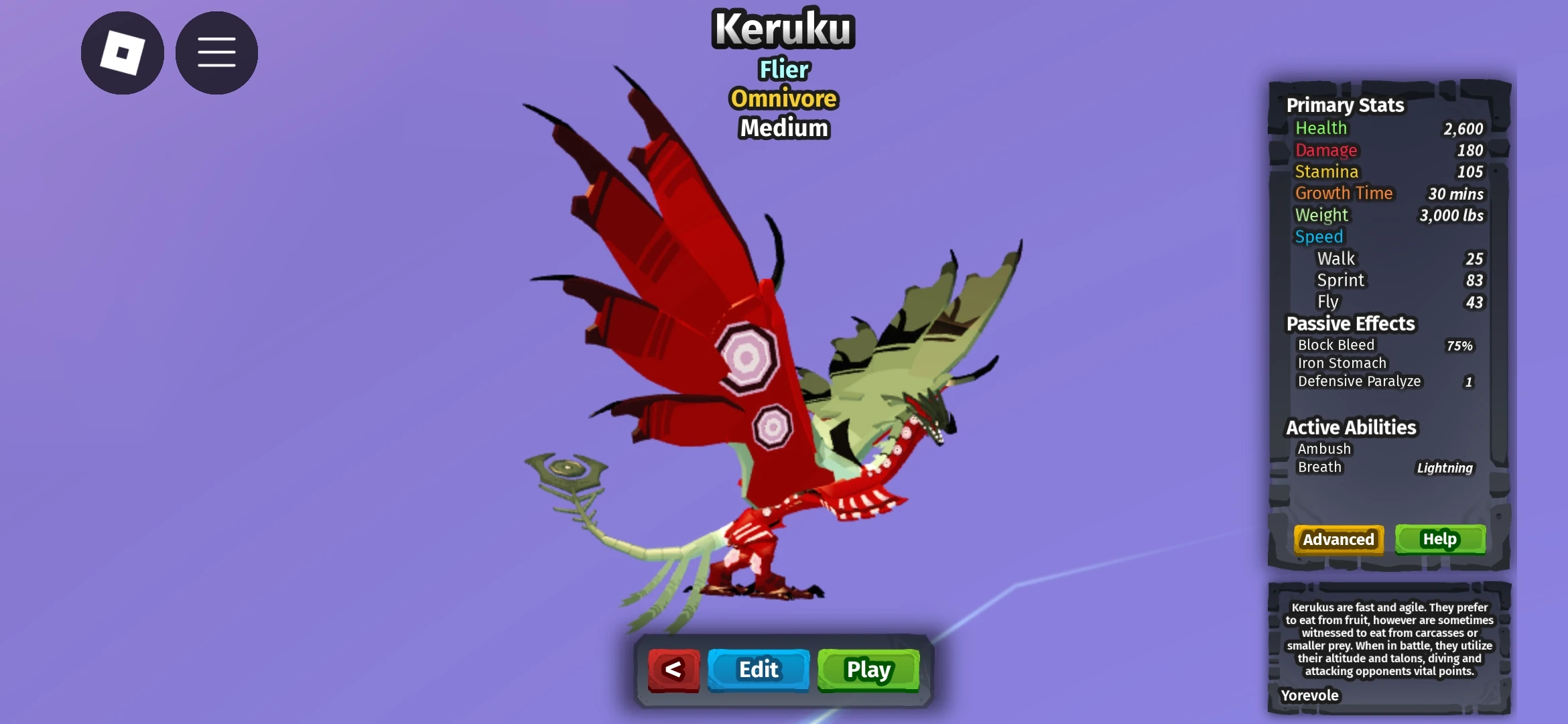Select the Stamina stat row
1568x724 pixels.
coord(1325,172)
